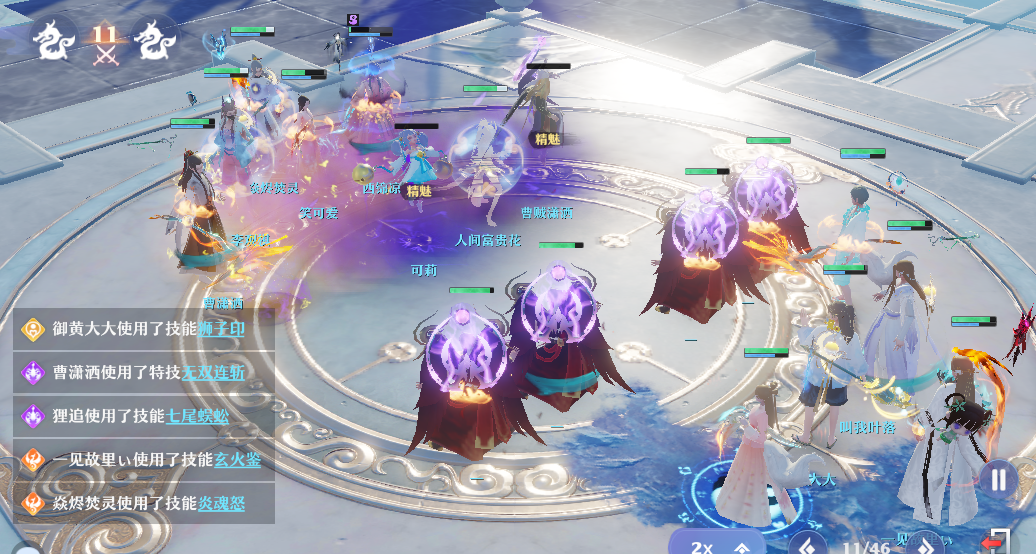Open the 炎魂怒 skill link
The image size is (1036, 554).
(221, 502)
